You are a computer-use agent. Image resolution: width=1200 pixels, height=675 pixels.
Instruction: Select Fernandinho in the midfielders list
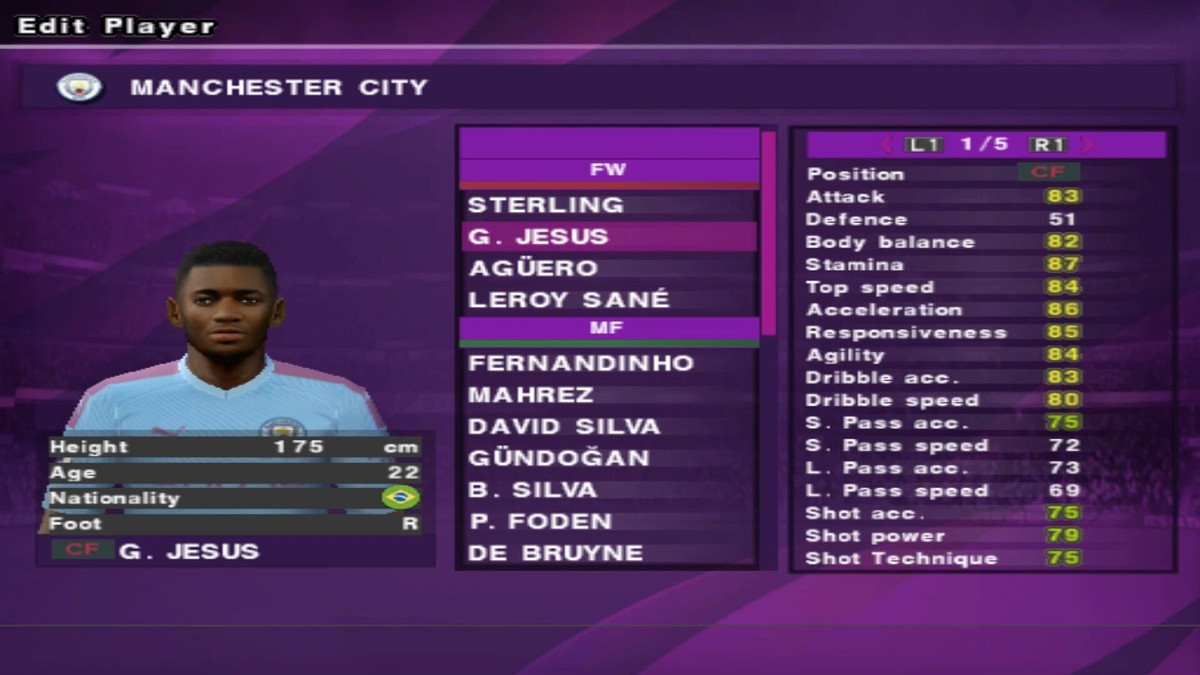click(x=581, y=363)
